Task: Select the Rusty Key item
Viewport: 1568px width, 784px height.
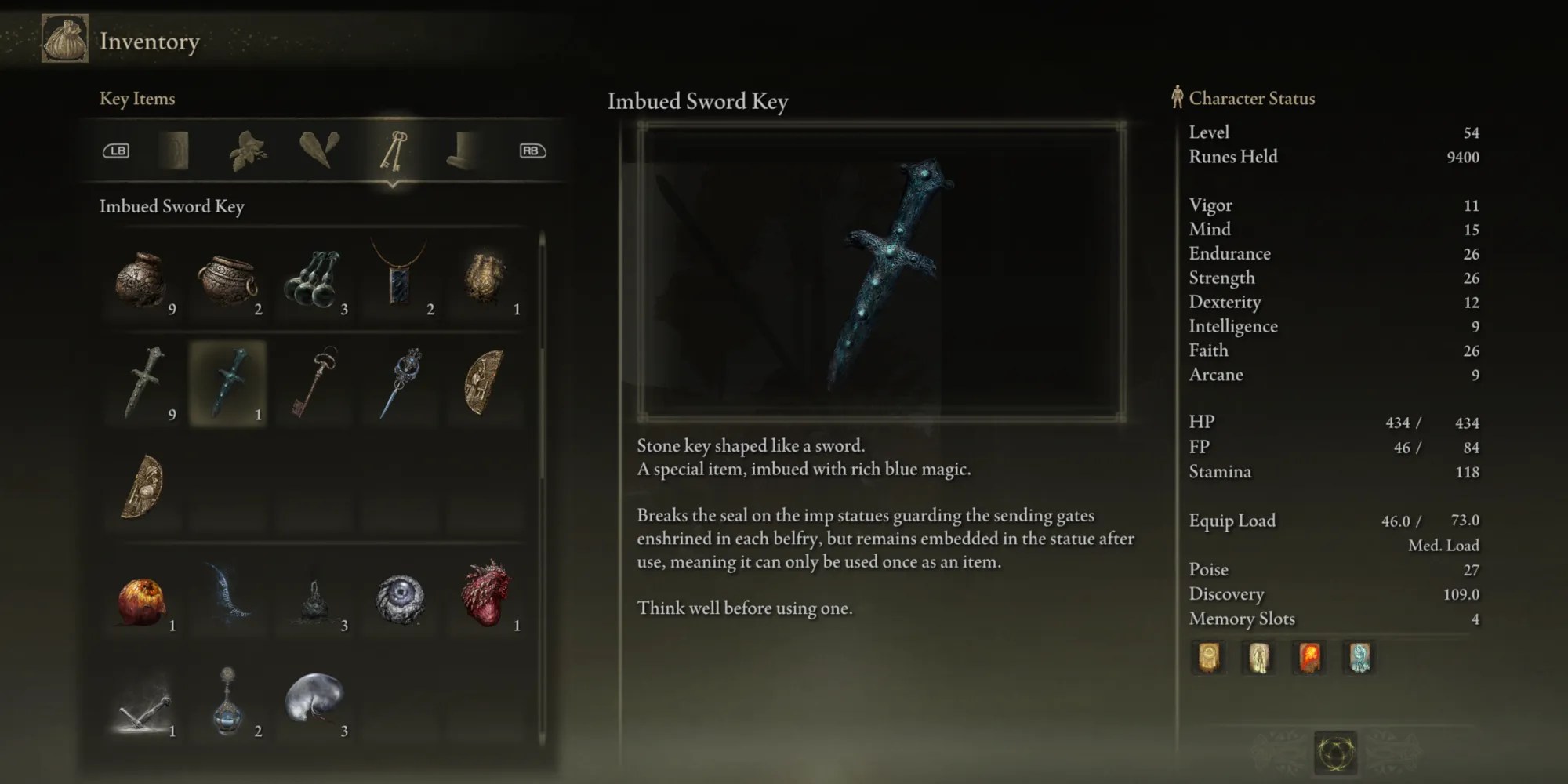Action: click(x=315, y=384)
